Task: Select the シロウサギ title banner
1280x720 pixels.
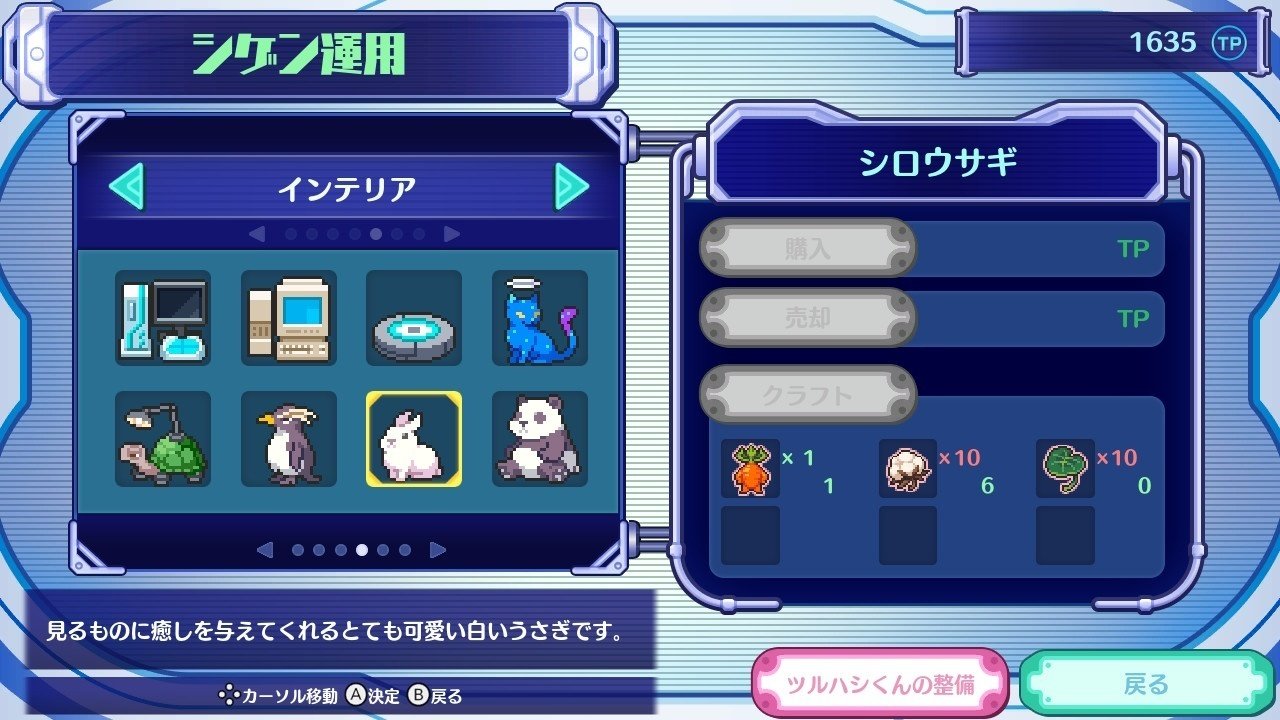Action: (x=936, y=161)
